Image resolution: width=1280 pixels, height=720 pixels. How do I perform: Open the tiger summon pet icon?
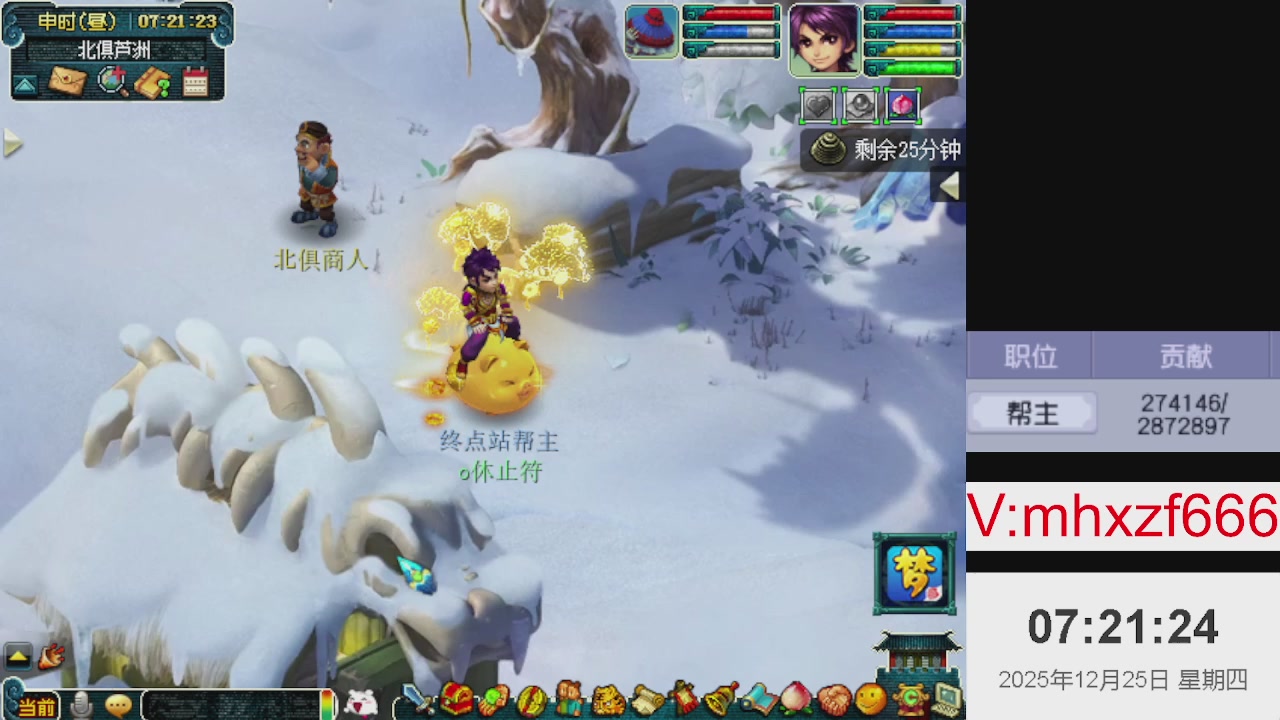(608, 701)
